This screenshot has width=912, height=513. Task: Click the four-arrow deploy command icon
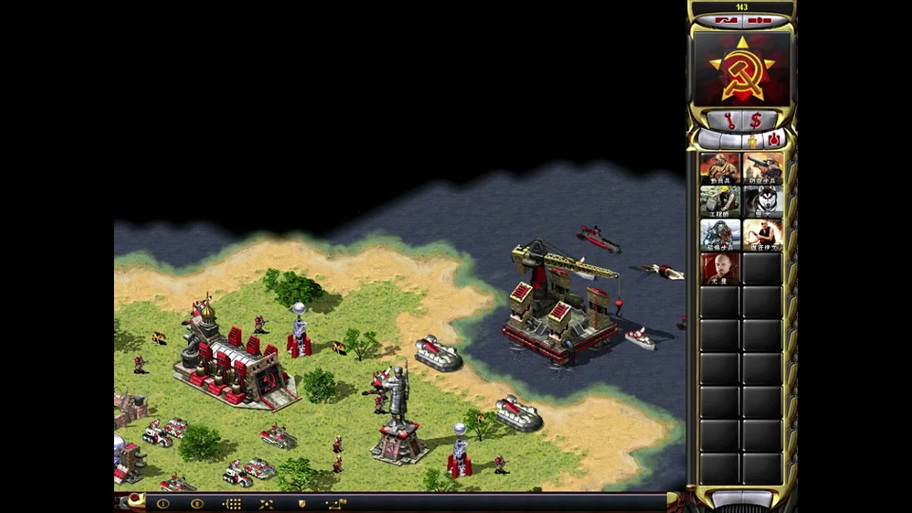pyautogui.click(x=266, y=503)
